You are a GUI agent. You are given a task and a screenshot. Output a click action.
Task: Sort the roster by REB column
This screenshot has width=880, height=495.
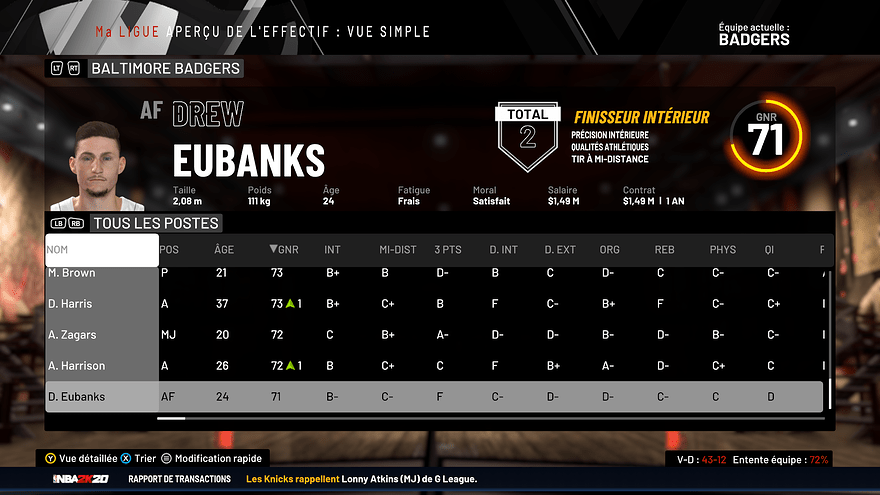click(x=664, y=249)
